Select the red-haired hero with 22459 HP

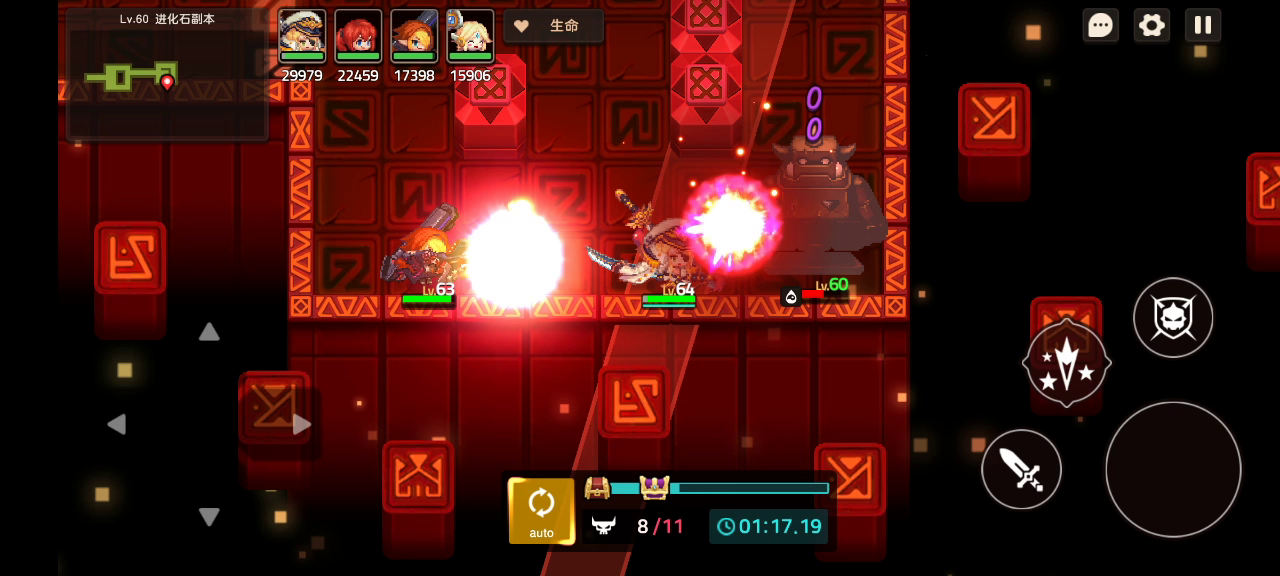point(358,37)
